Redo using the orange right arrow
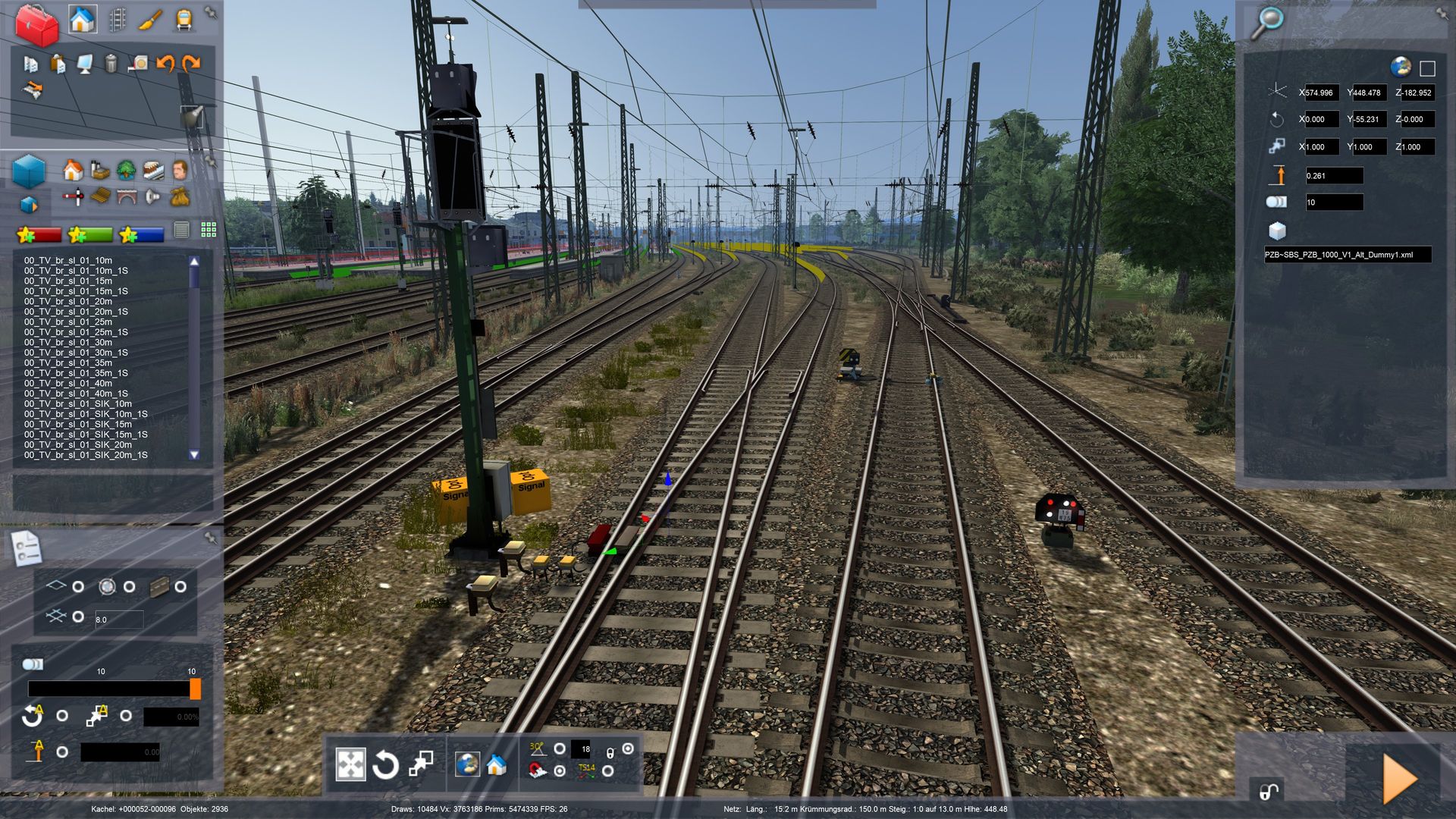This screenshot has height=819, width=1456. 191,64
